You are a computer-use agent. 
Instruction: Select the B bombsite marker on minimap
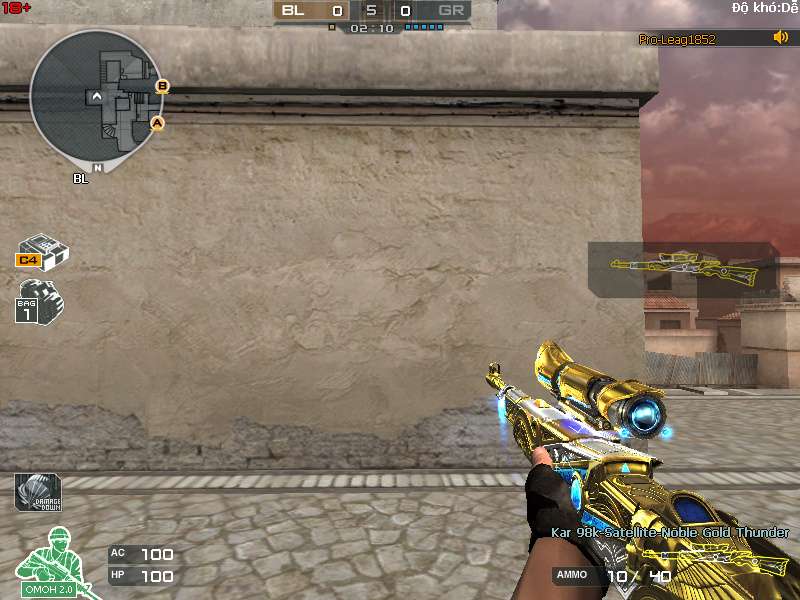[x=162, y=86]
